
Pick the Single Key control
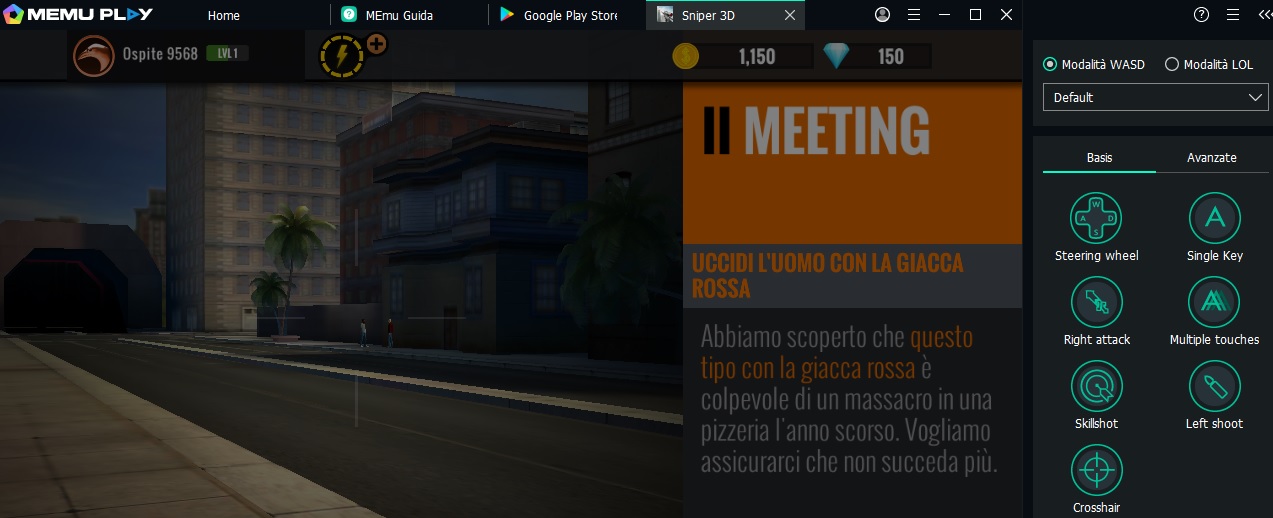pyautogui.click(x=1214, y=218)
